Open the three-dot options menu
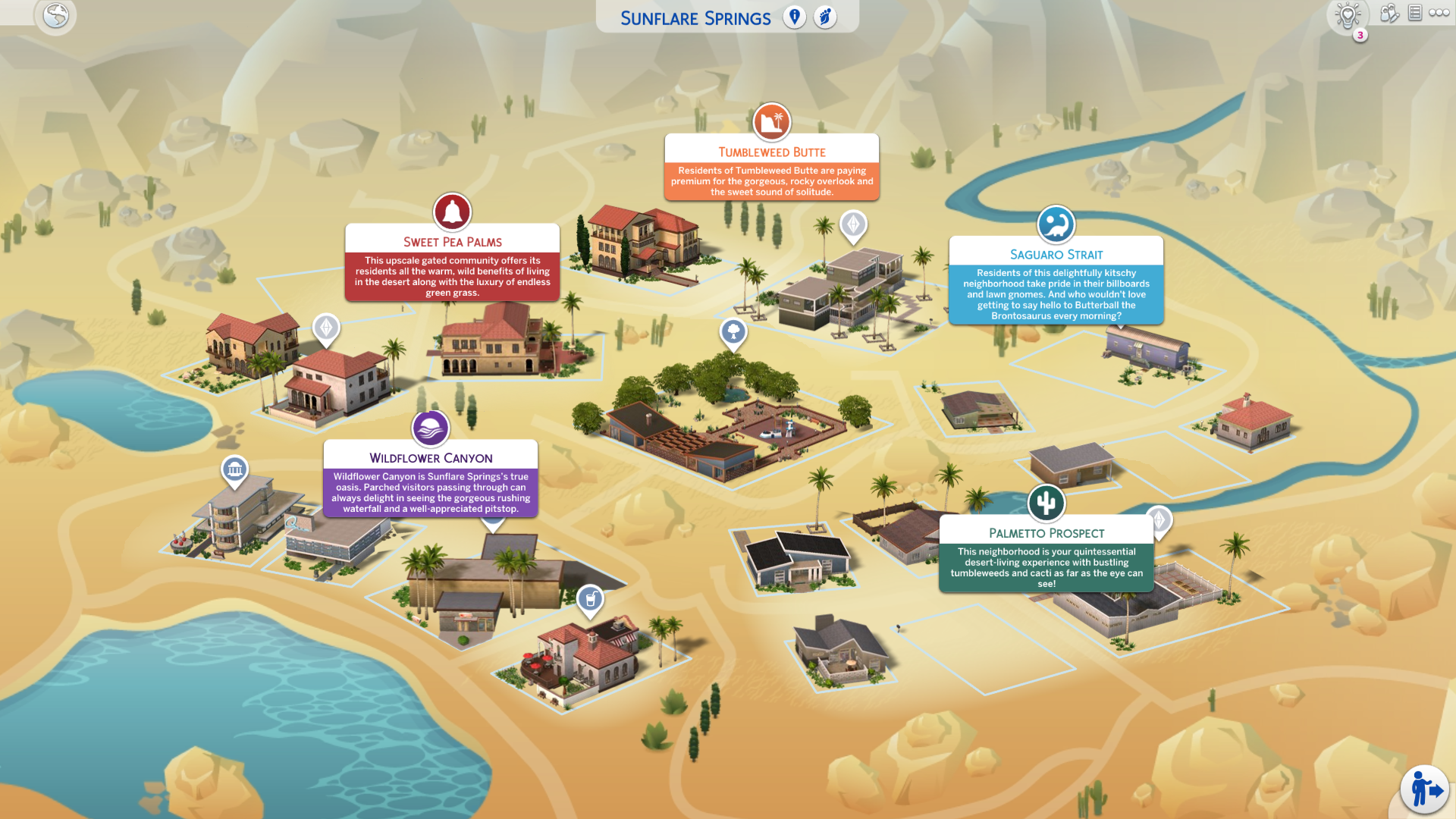Image resolution: width=1456 pixels, height=819 pixels. 1439,13
